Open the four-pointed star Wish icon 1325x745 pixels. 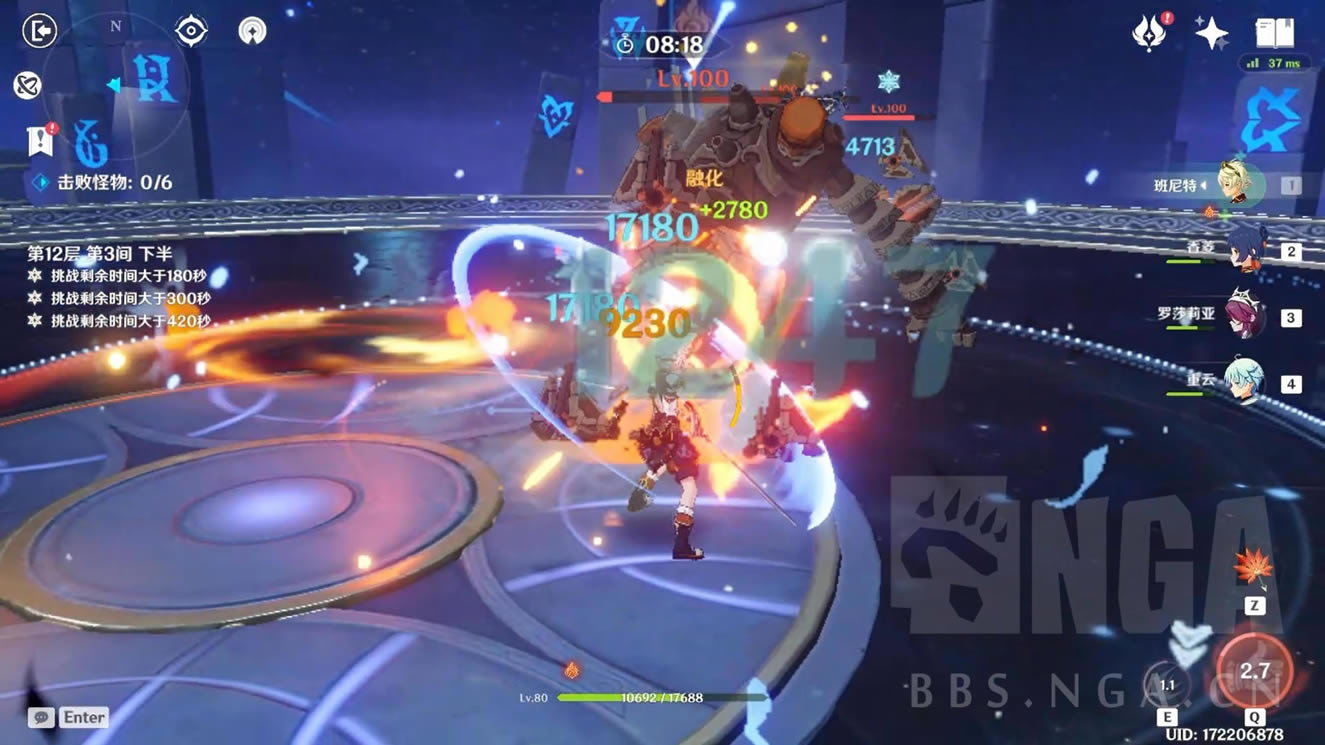(x=1211, y=33)
